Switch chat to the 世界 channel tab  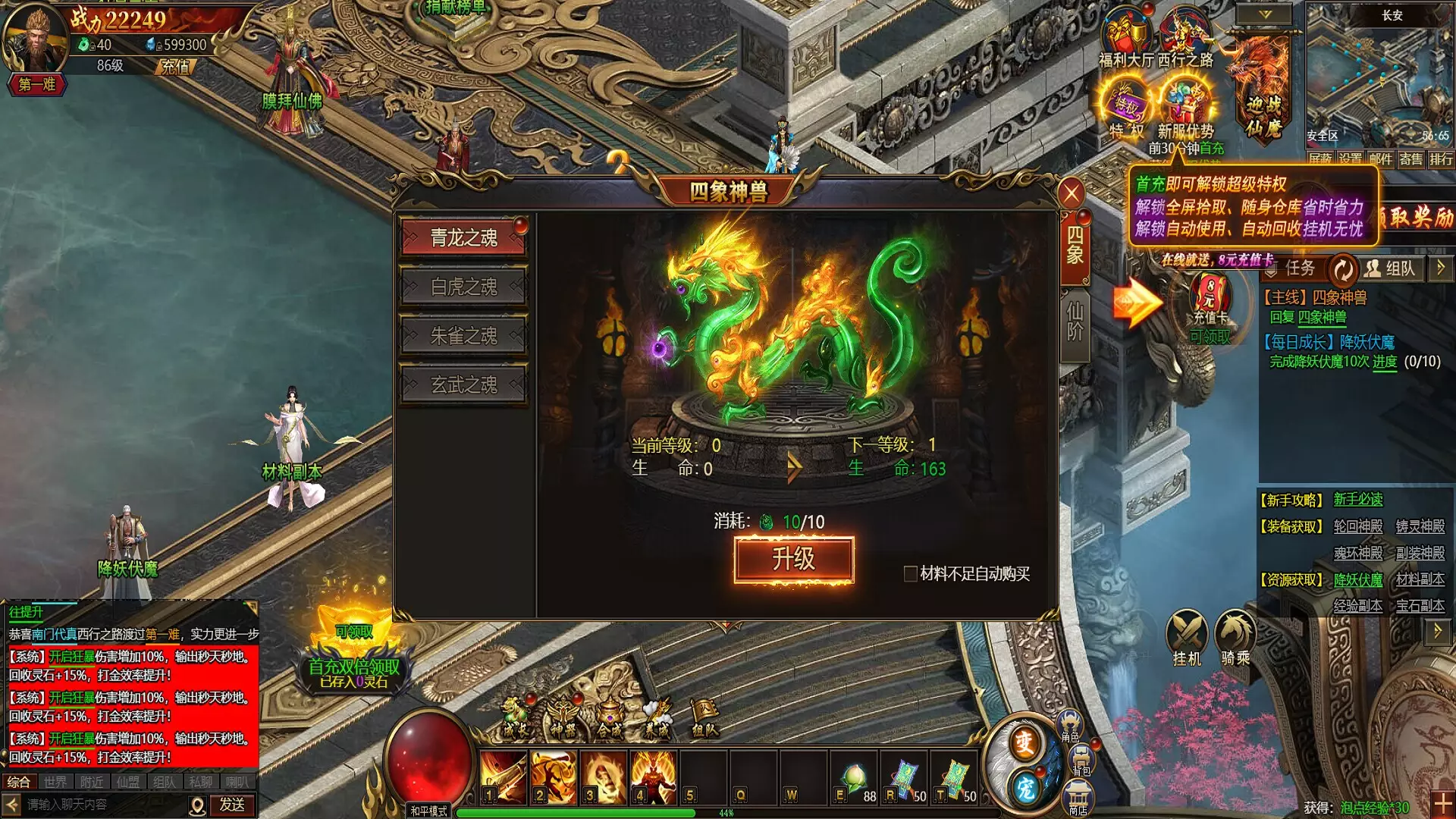(x=55, y=782)
